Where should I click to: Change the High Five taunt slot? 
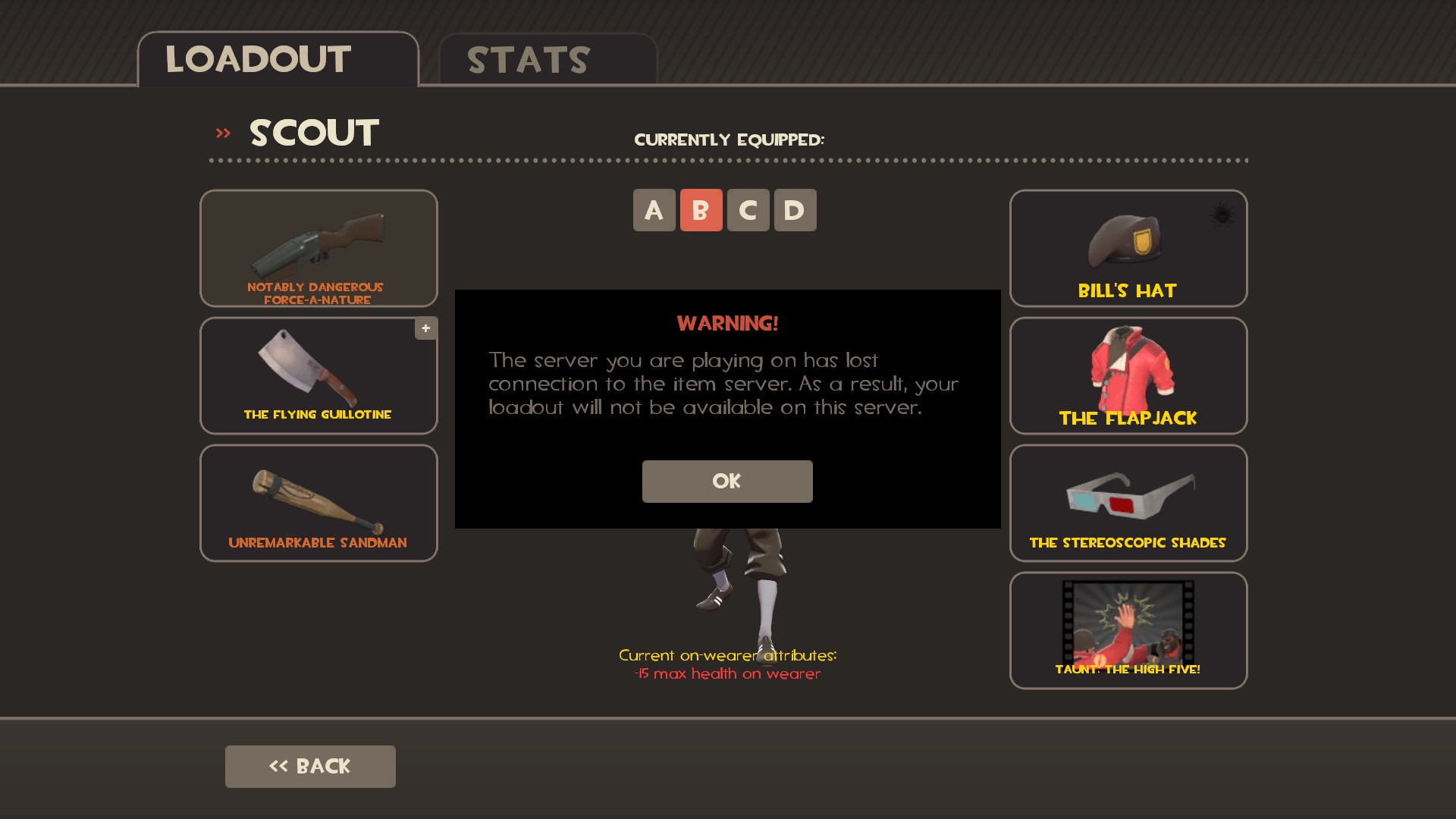1128,630
